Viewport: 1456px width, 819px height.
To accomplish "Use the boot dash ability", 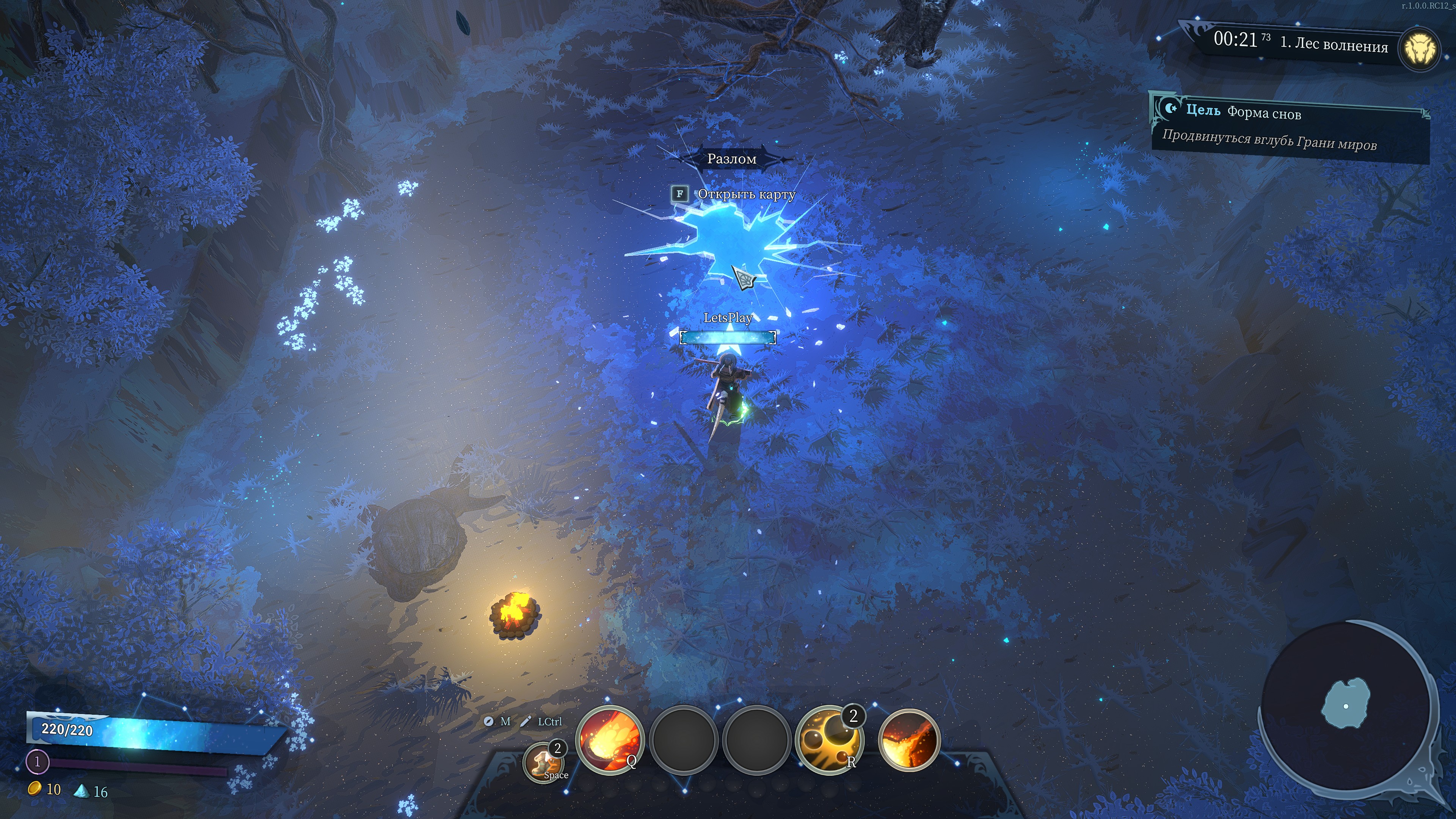I will click(x=544, y=761).
